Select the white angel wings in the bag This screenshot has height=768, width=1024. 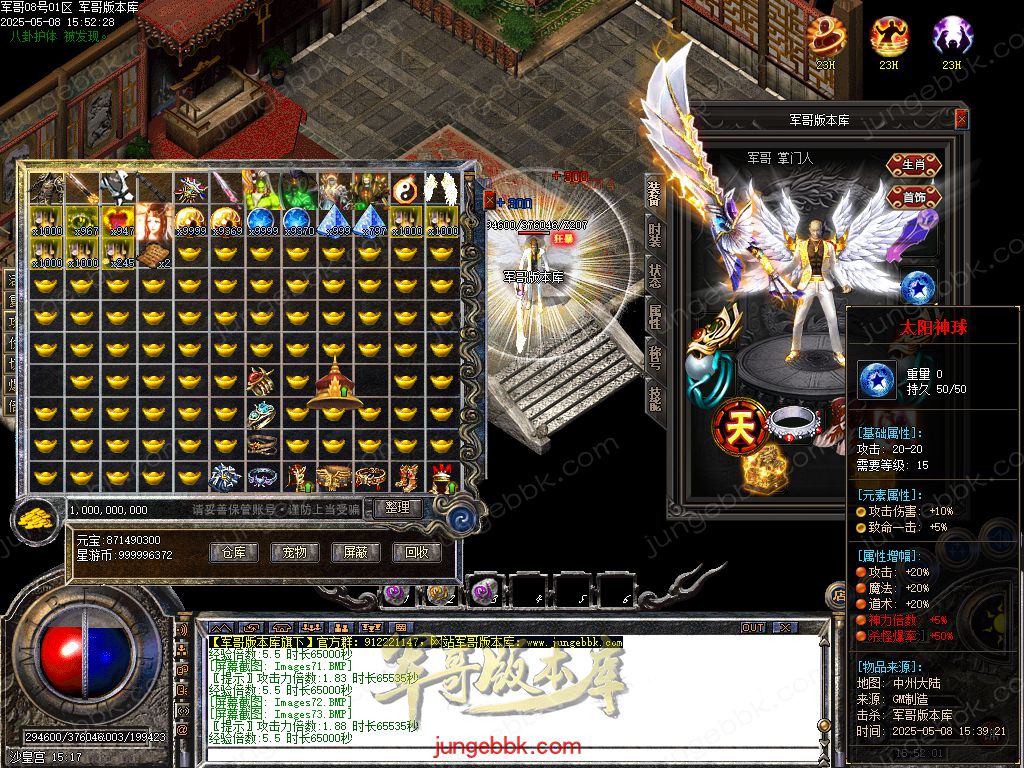coord(440,188)
